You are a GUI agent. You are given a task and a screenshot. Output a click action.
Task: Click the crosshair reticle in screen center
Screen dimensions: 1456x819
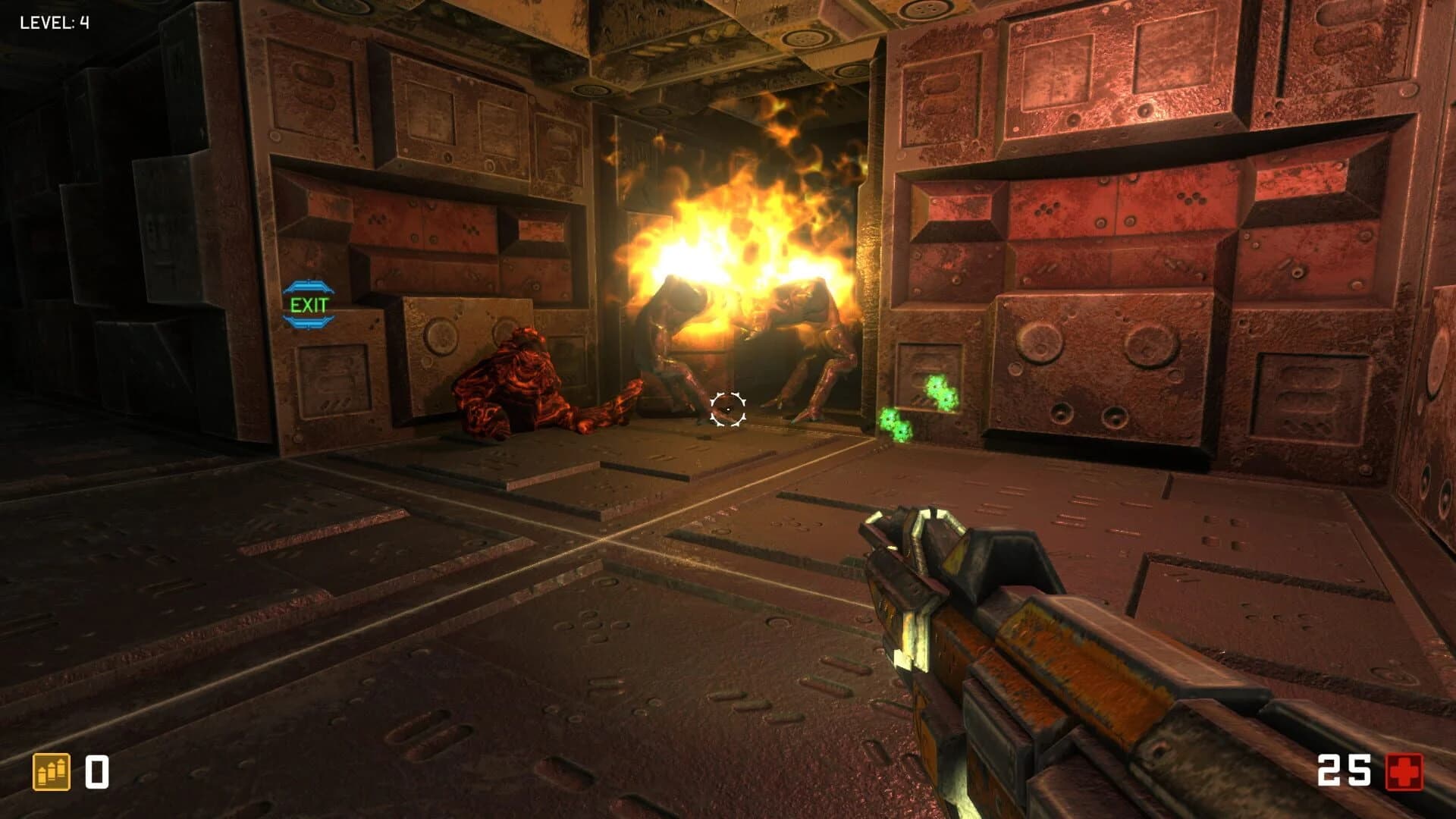point(728,410)
